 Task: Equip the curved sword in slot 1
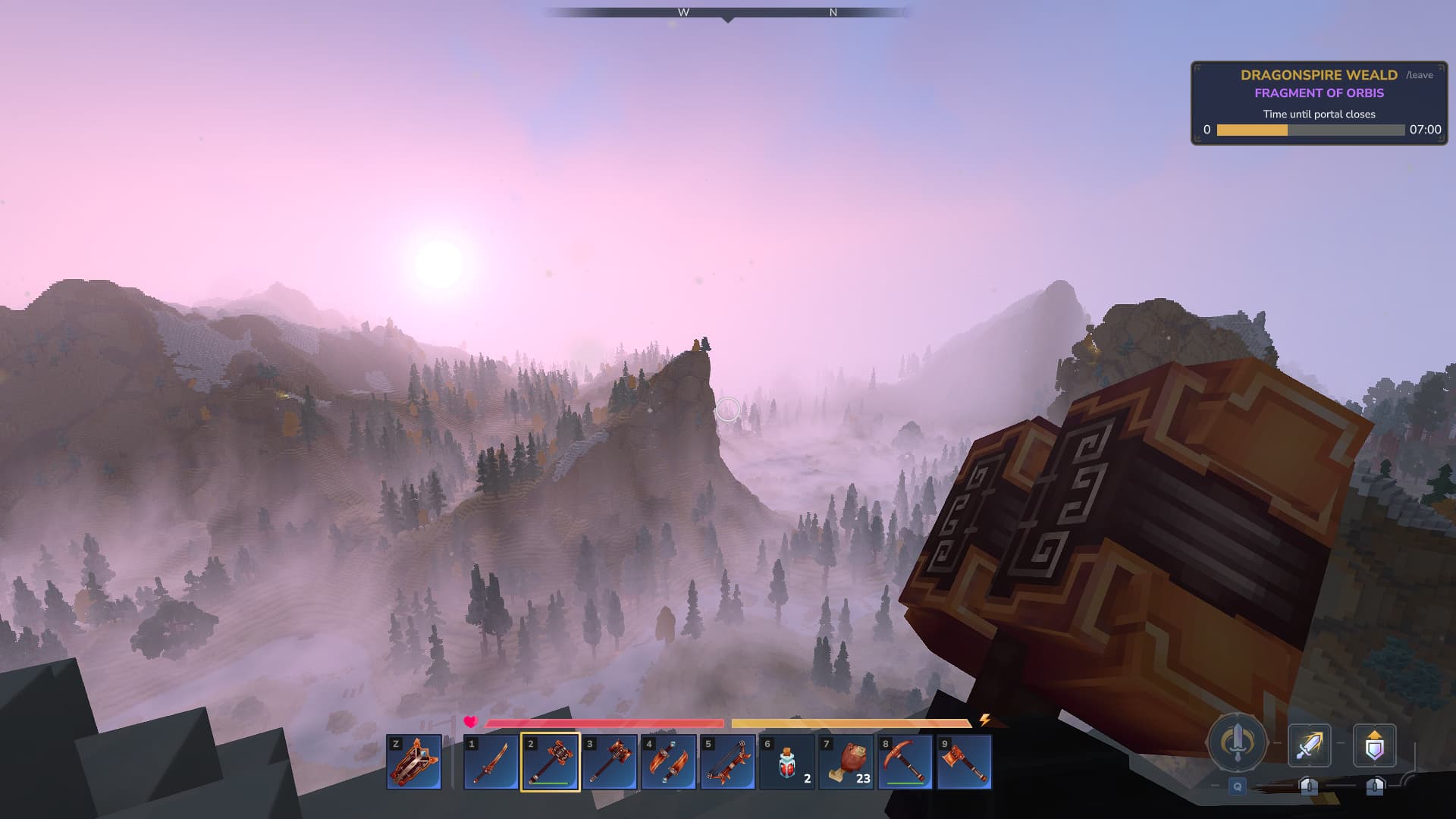coord(491,761)
